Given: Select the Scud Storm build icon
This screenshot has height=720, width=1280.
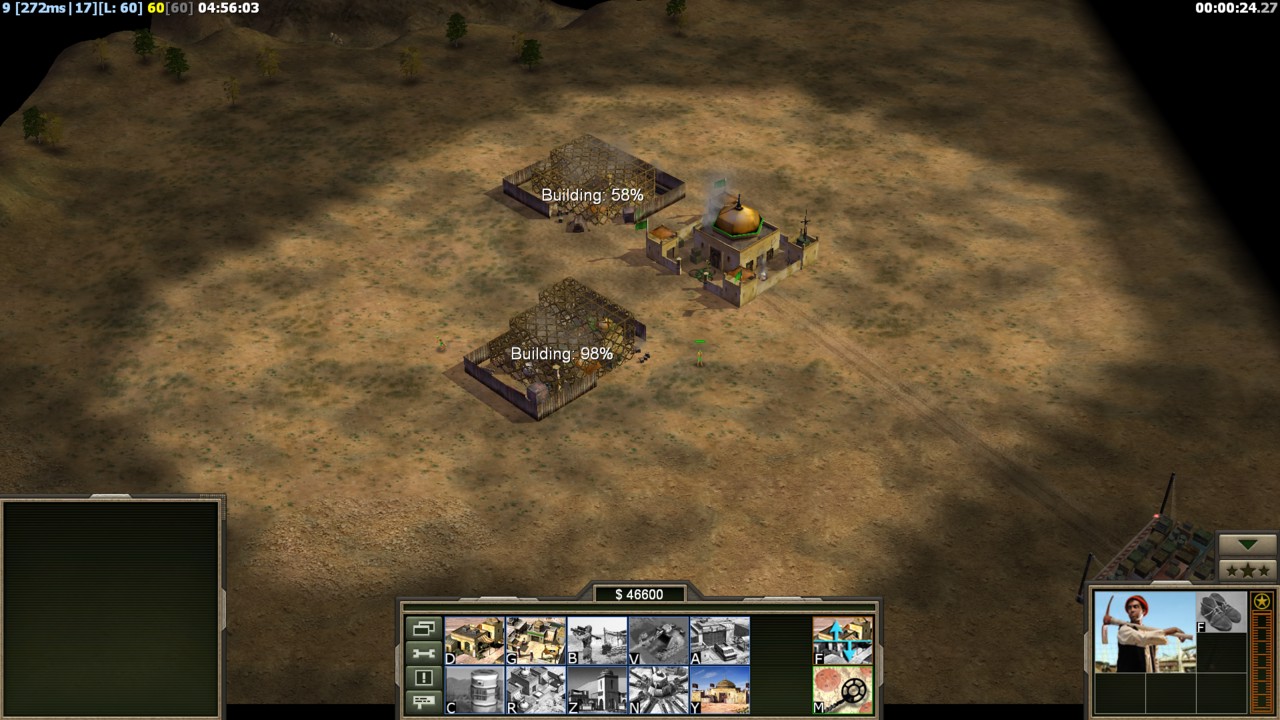Looking at the screenshot, I should tap(658, 690).
